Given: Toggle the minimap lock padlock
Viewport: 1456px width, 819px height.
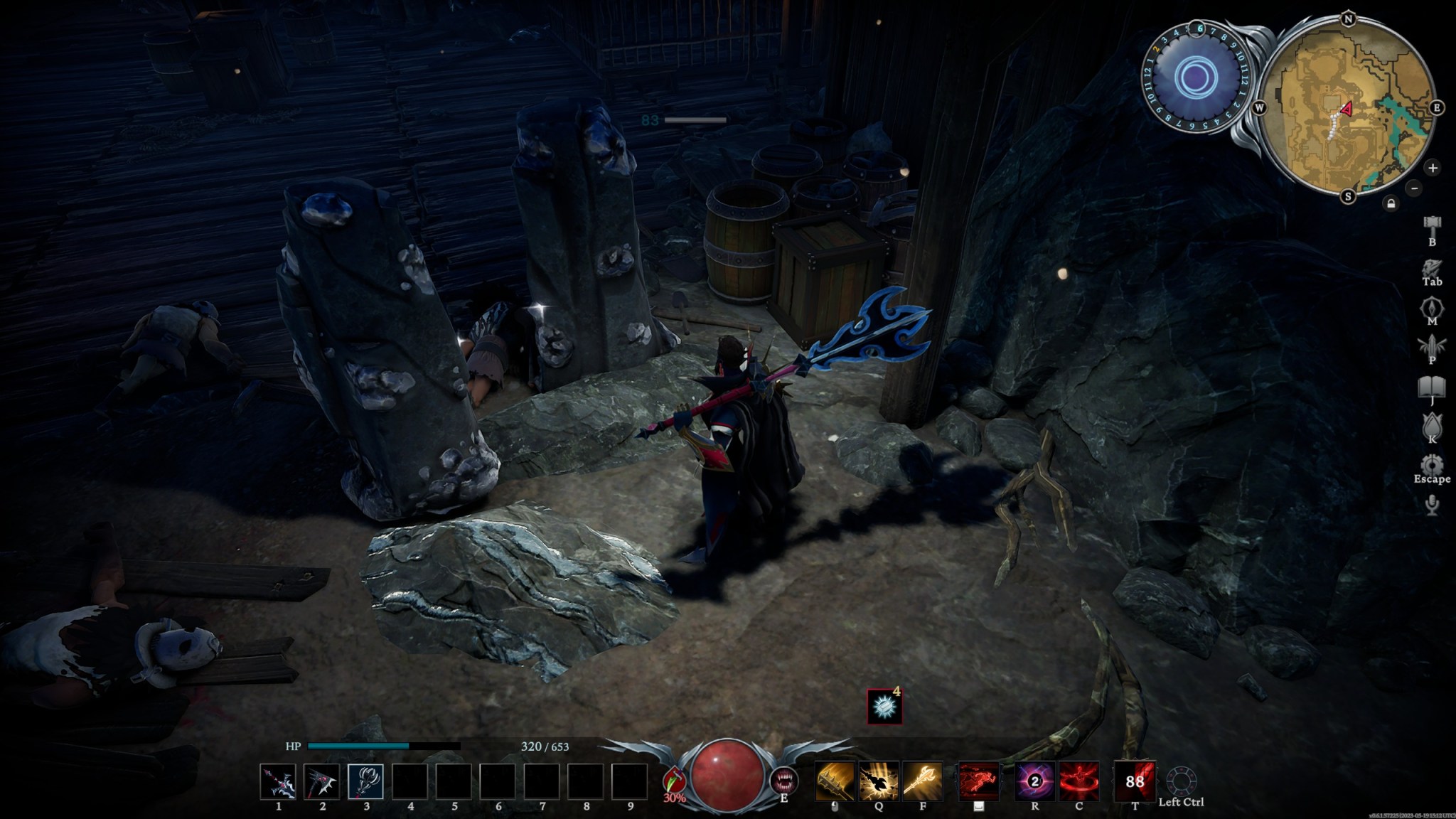Looking at the screenshot, I should pyautogui.click(x=1391, y=204).
